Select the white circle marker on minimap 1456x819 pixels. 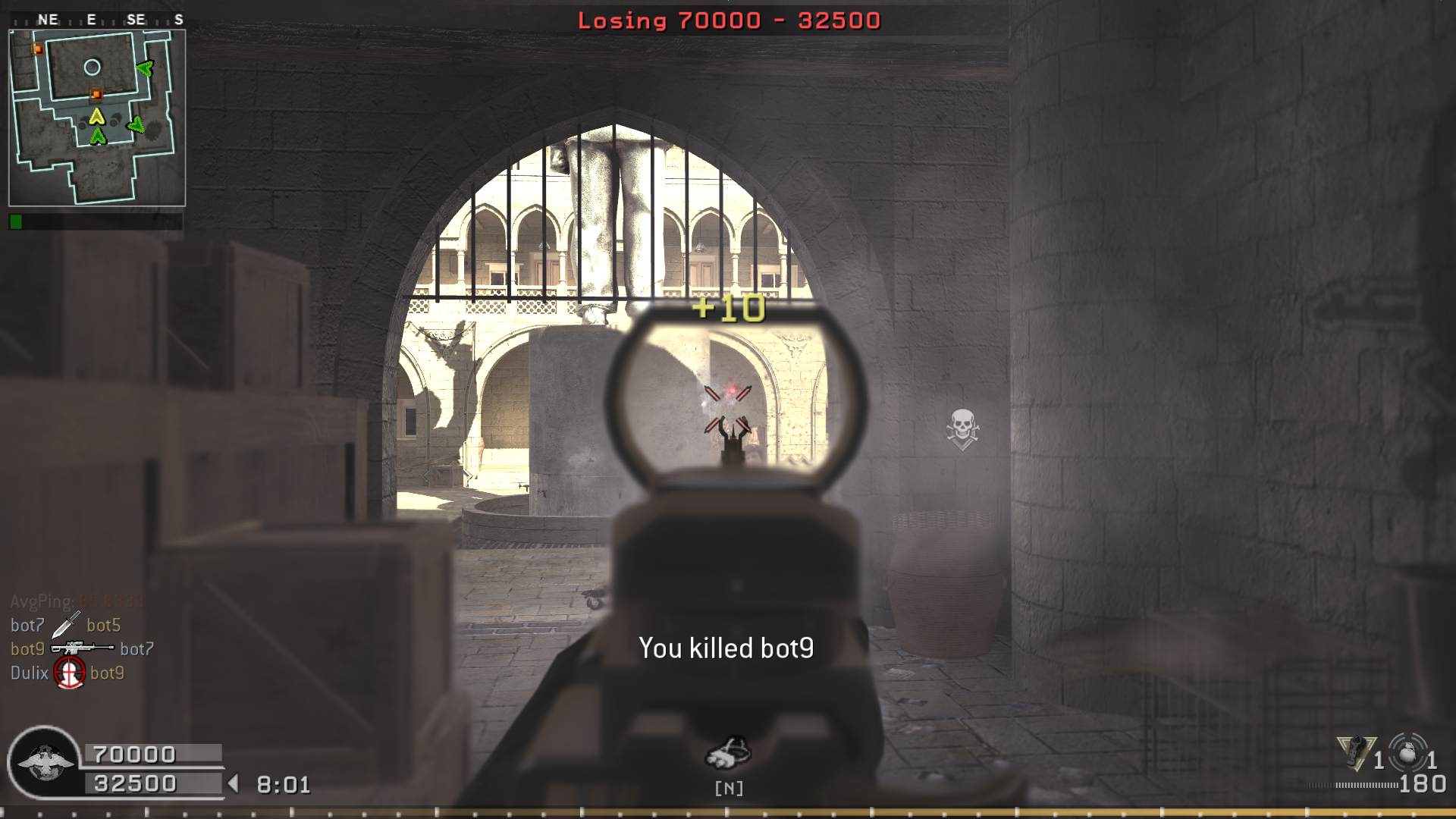tap(92, 67)
